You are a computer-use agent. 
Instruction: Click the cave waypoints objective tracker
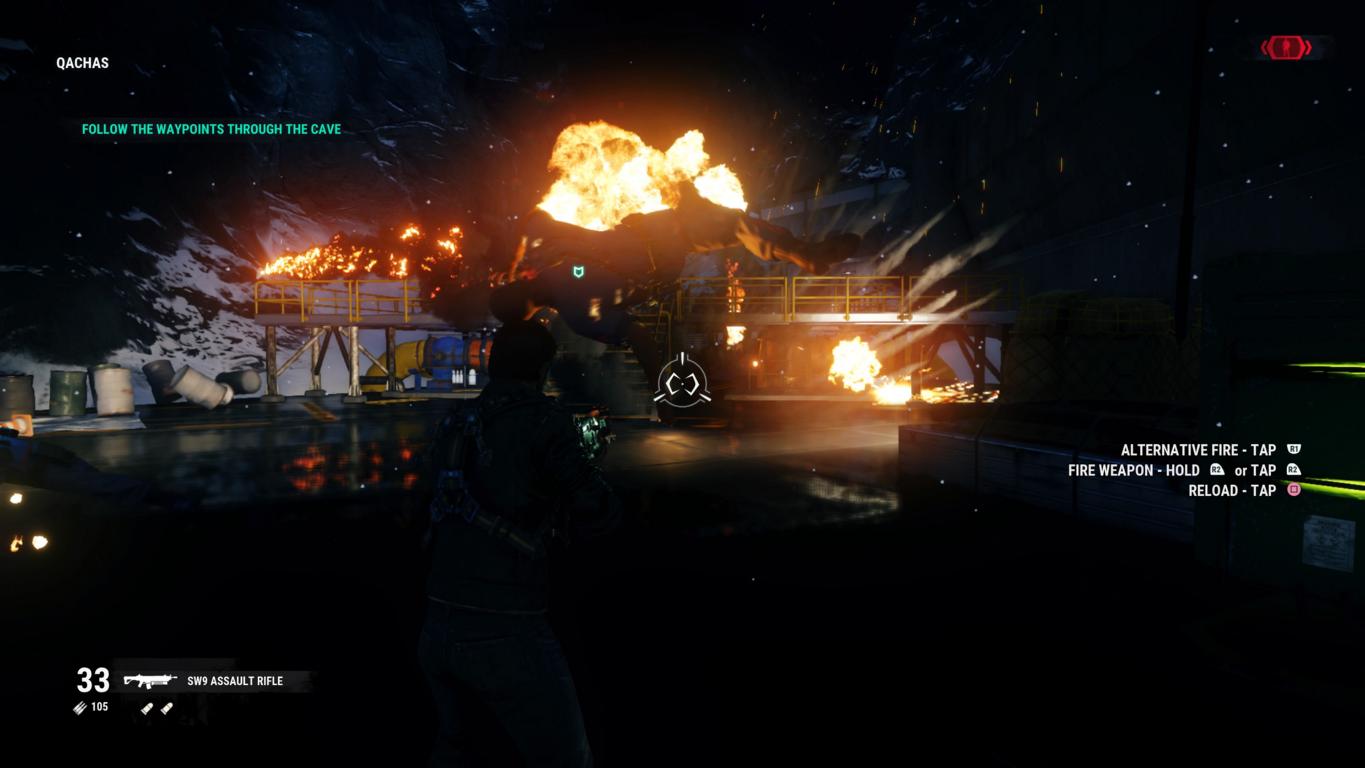coord(211,129)
